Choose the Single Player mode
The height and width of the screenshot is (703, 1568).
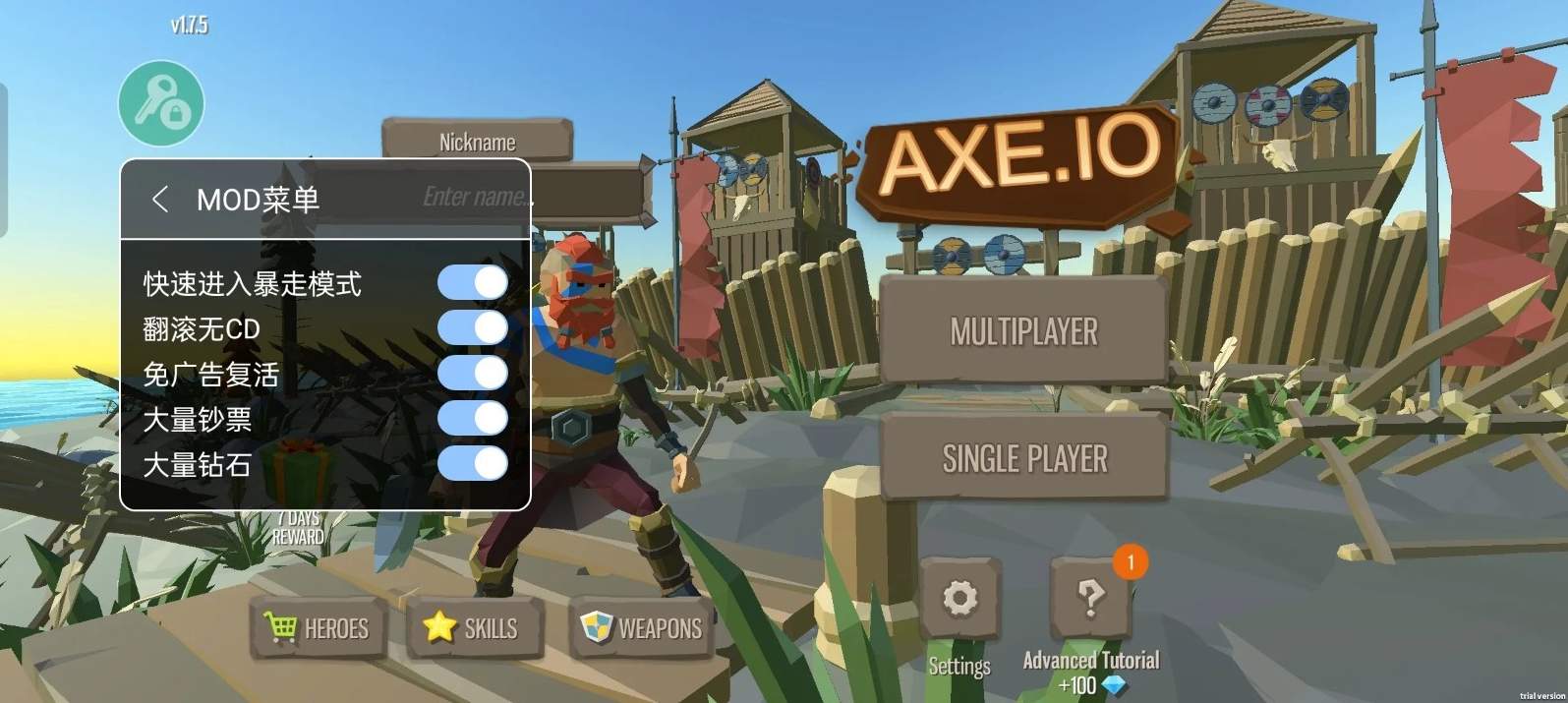[x=1023, y=457]
